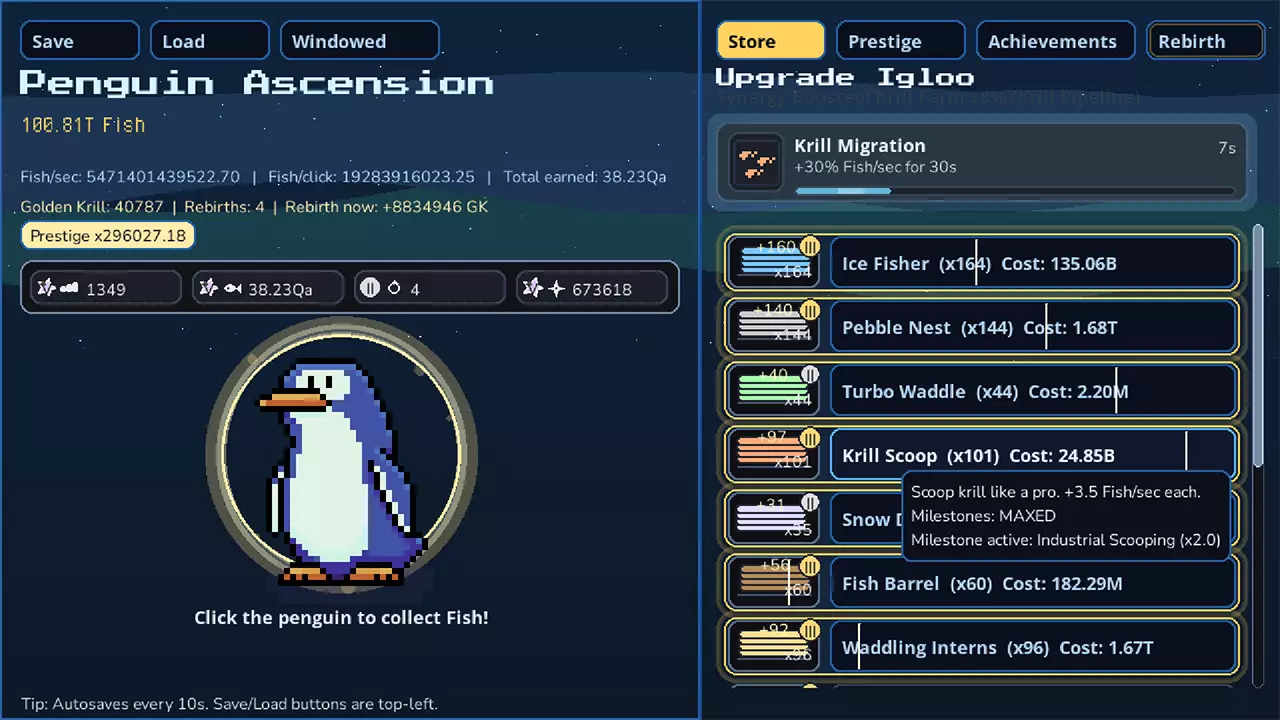Click the sparkle icon beside 673618
This screenshot has height=720, width=1280.
[555, 288]
